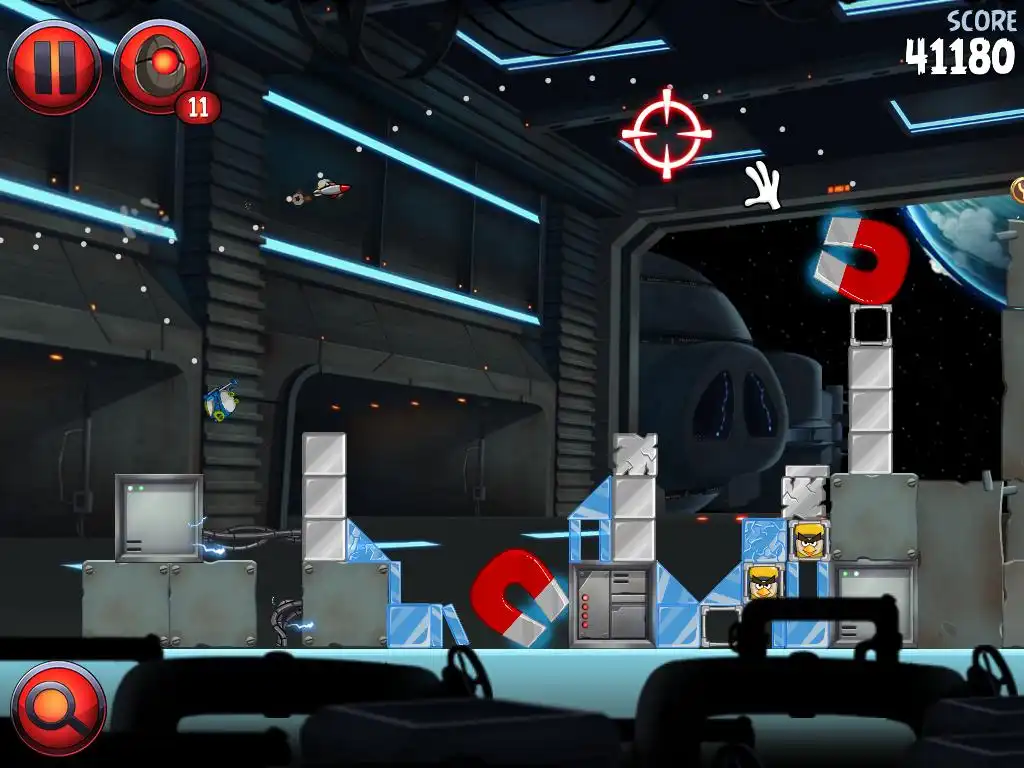Open the character swap button showing 11
This screenshot has width=1024, height=768.
160,66
